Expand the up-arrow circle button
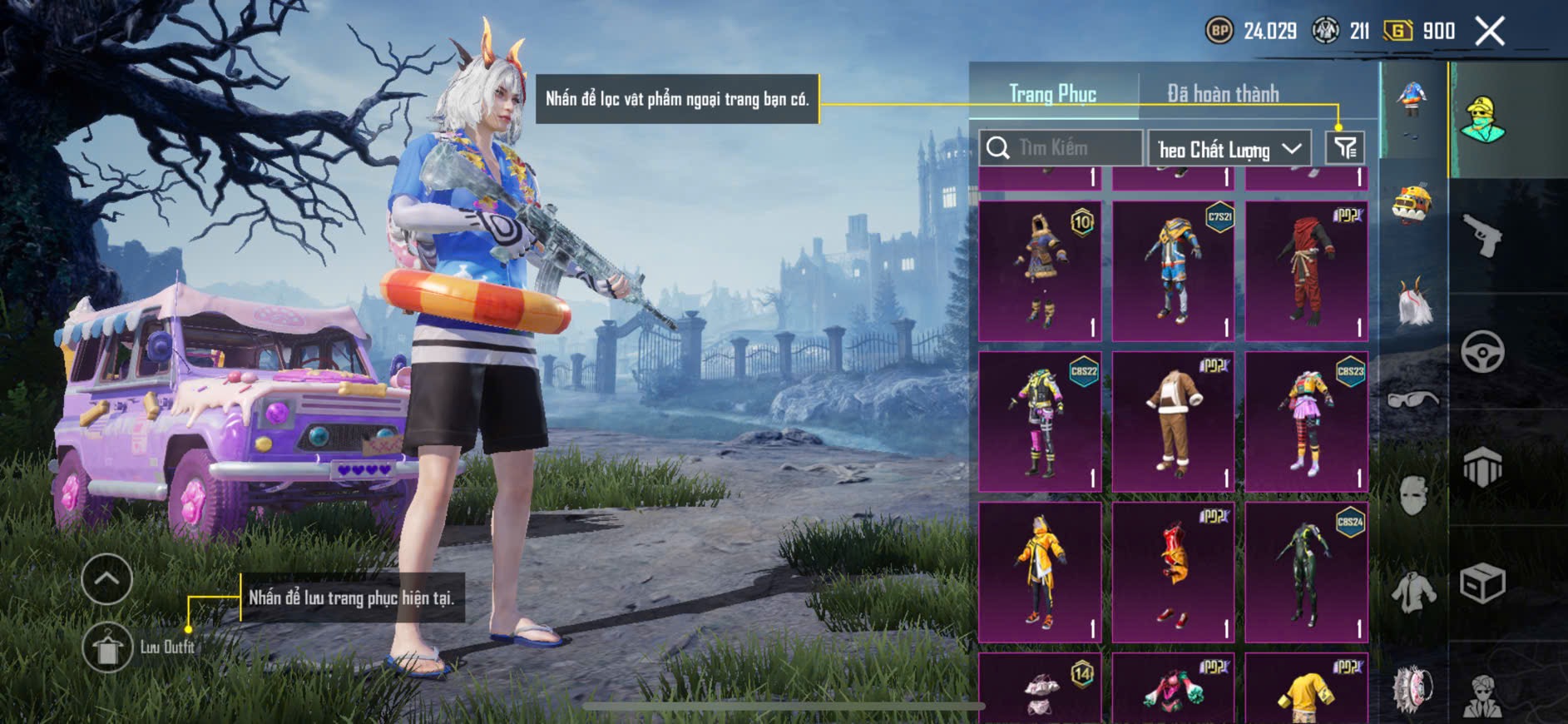The image size is (1568, 724). click(x=107, y=578)
